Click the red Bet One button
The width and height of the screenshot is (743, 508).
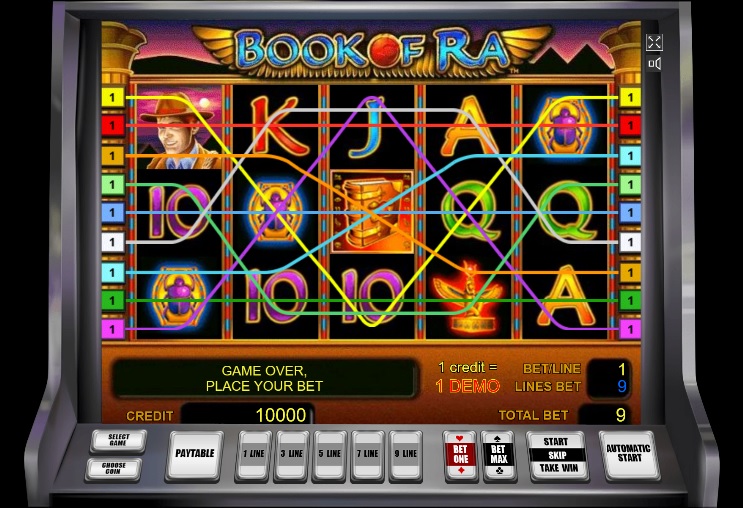[x=460, y=455]
